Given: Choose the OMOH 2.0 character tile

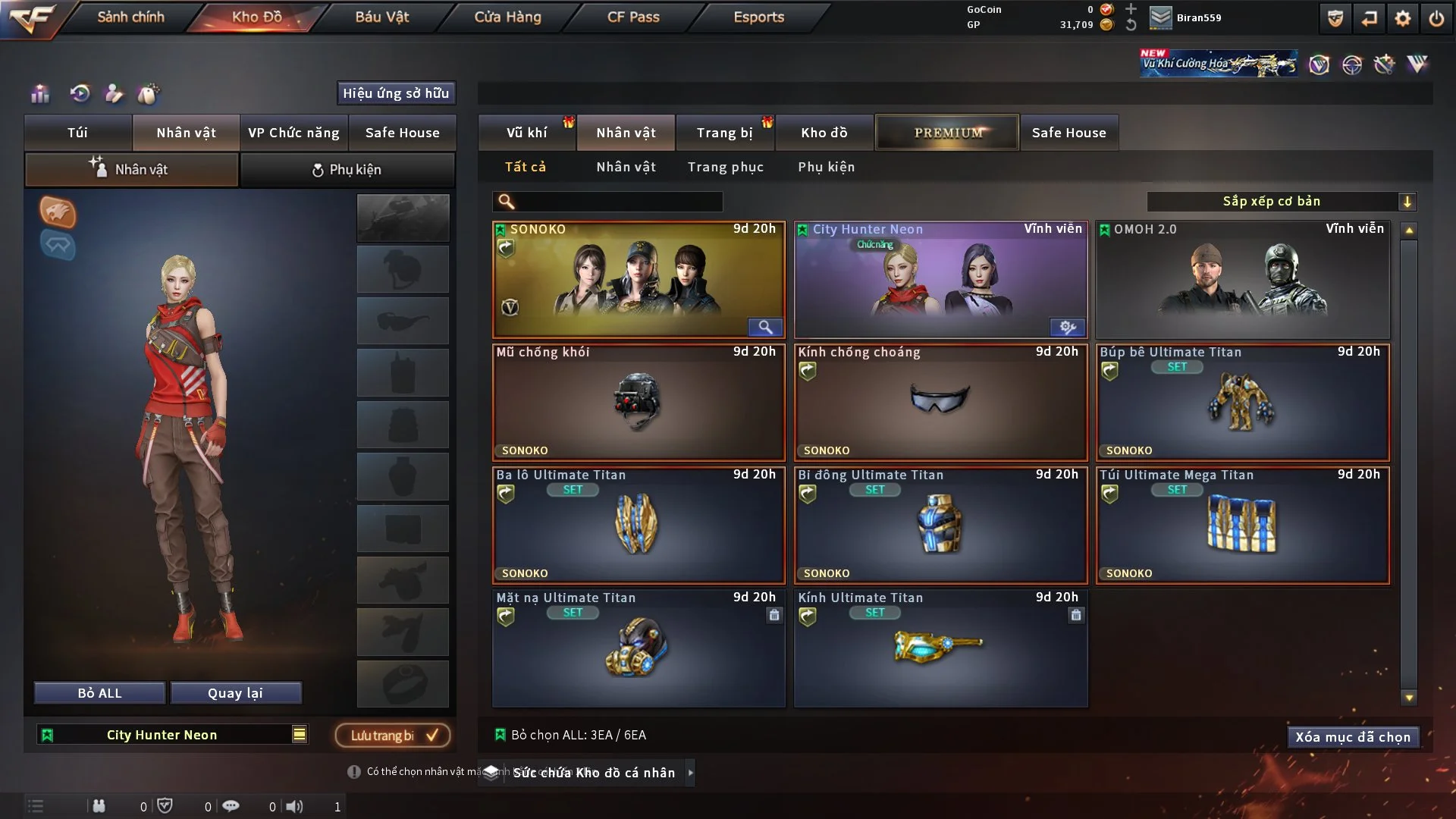Looking at the screenshot, I should pyautogui.click(x=1242, y=280).
